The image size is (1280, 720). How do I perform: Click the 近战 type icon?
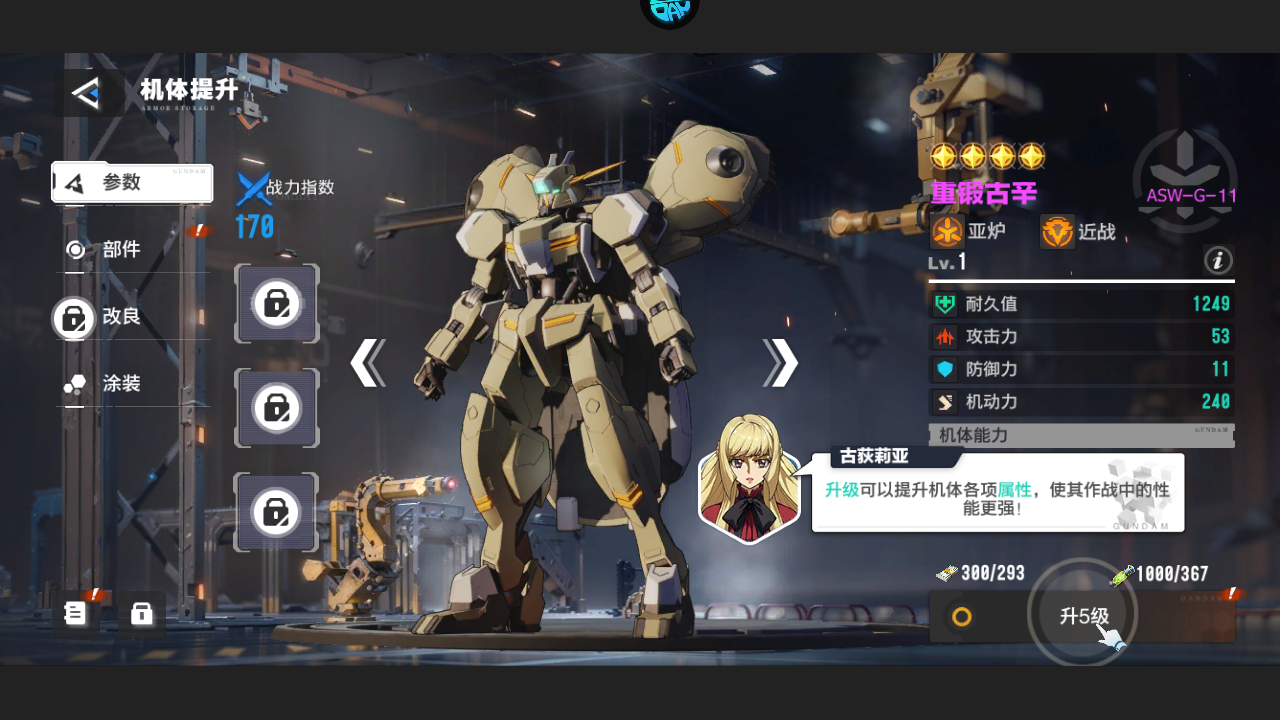point(1057,232)
